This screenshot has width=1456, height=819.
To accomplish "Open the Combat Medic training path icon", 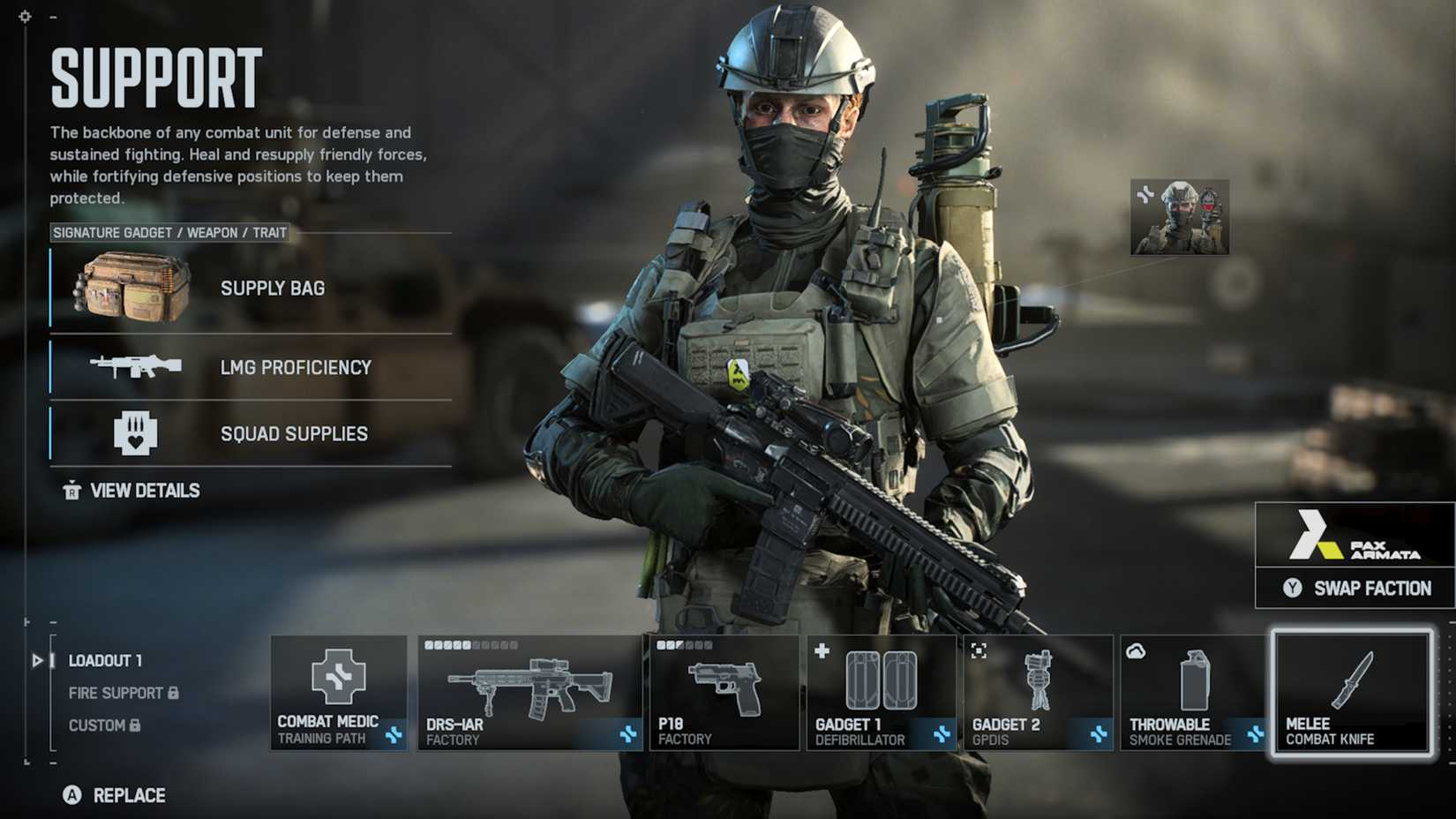I will (x=338, y=680).
